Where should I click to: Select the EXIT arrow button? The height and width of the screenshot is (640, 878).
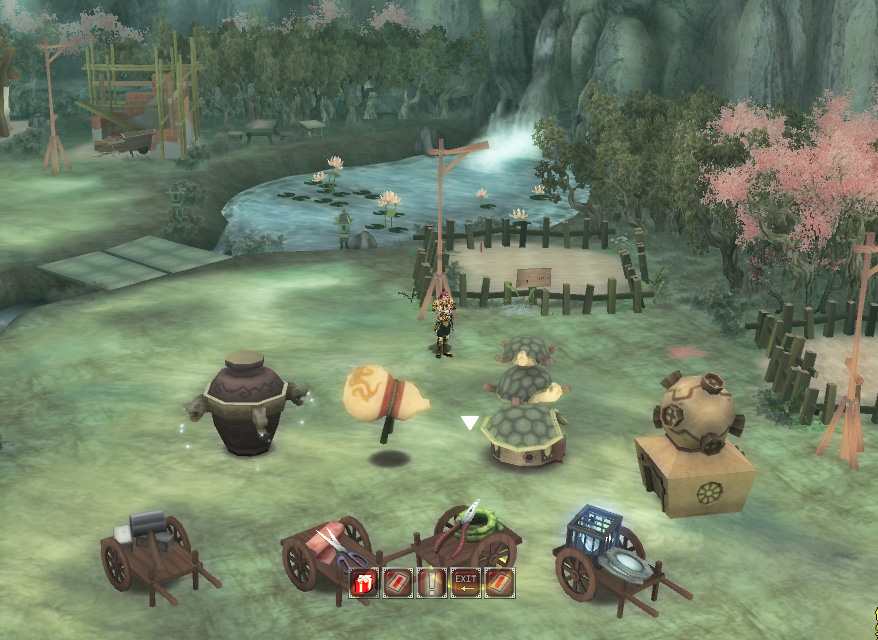coord(465,582)
